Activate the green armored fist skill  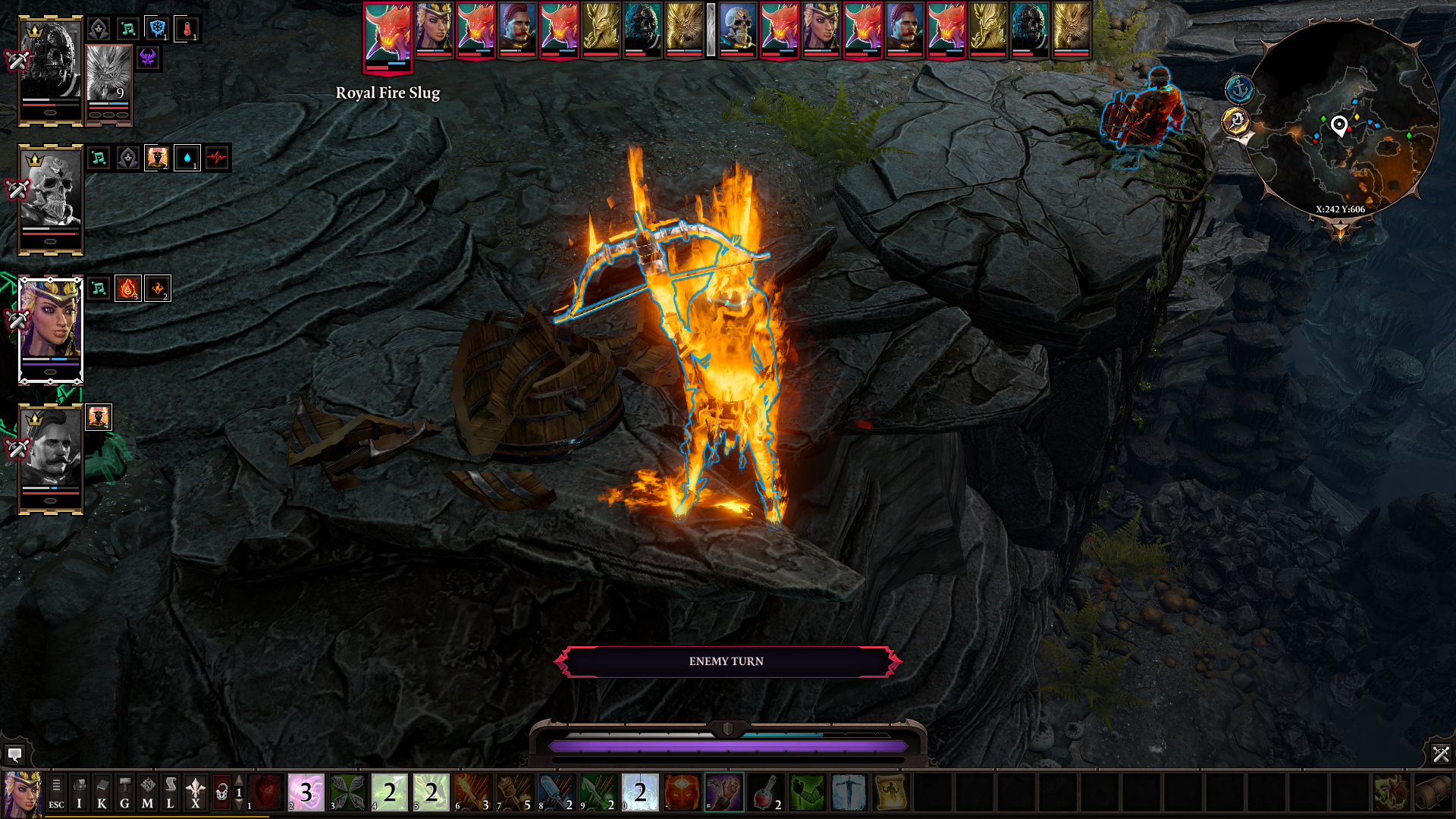point(807,792)
